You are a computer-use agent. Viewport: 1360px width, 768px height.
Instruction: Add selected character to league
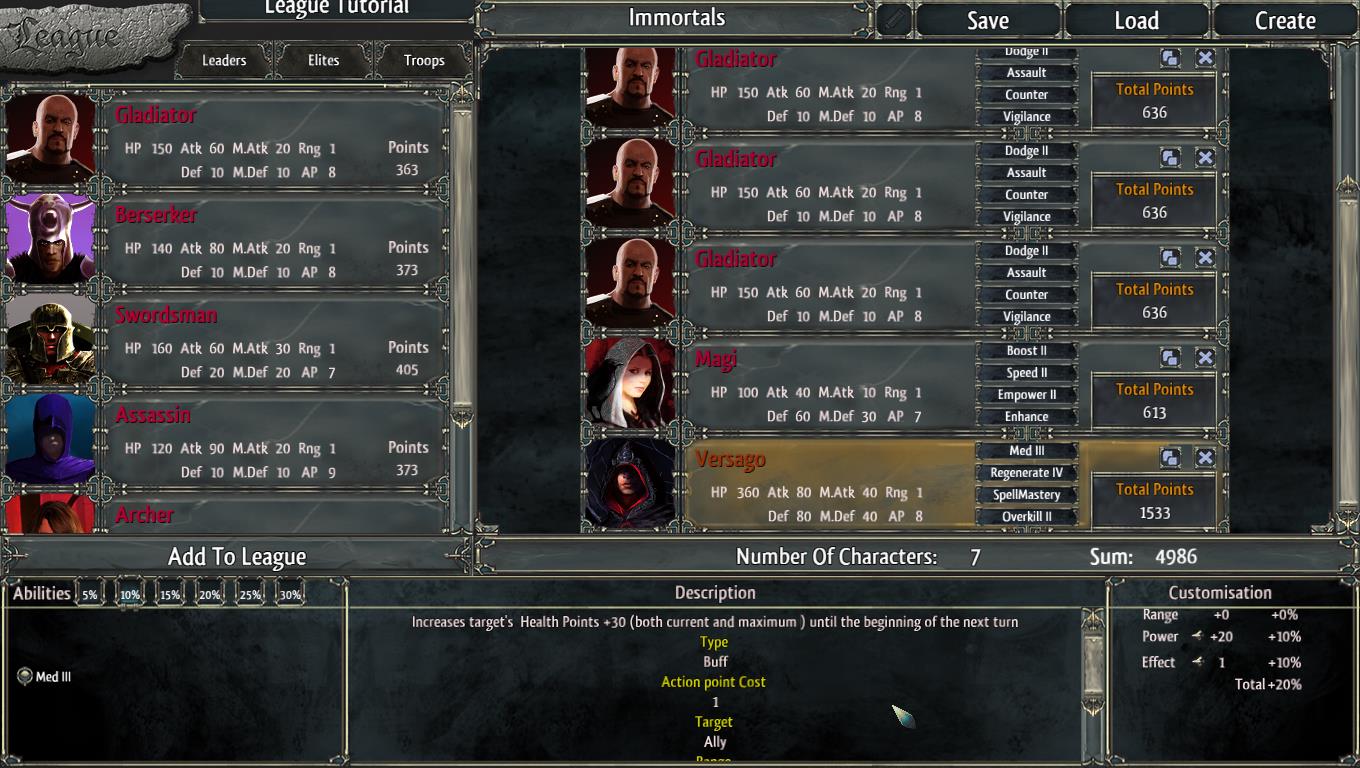[237, 557]
